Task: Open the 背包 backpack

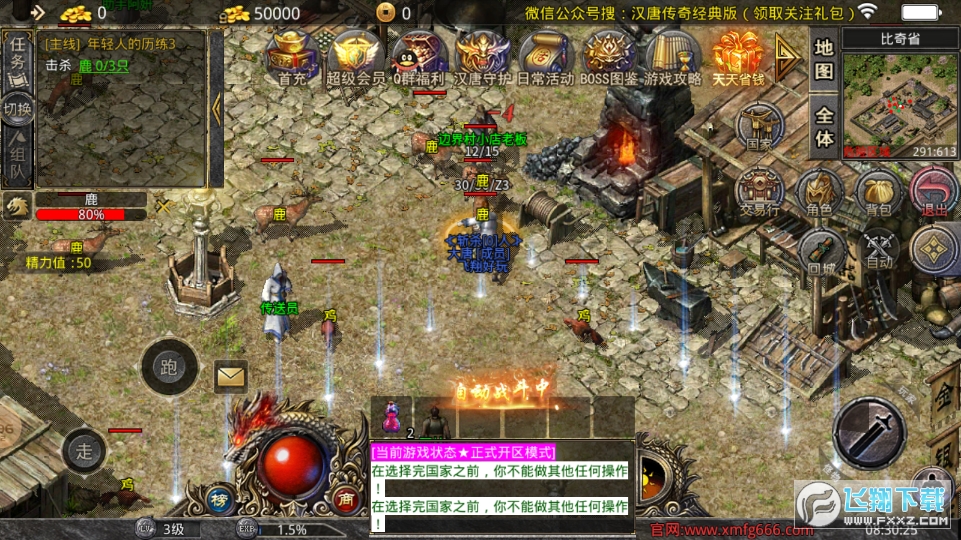Action: pyautogui.click(x=877, y=191)
